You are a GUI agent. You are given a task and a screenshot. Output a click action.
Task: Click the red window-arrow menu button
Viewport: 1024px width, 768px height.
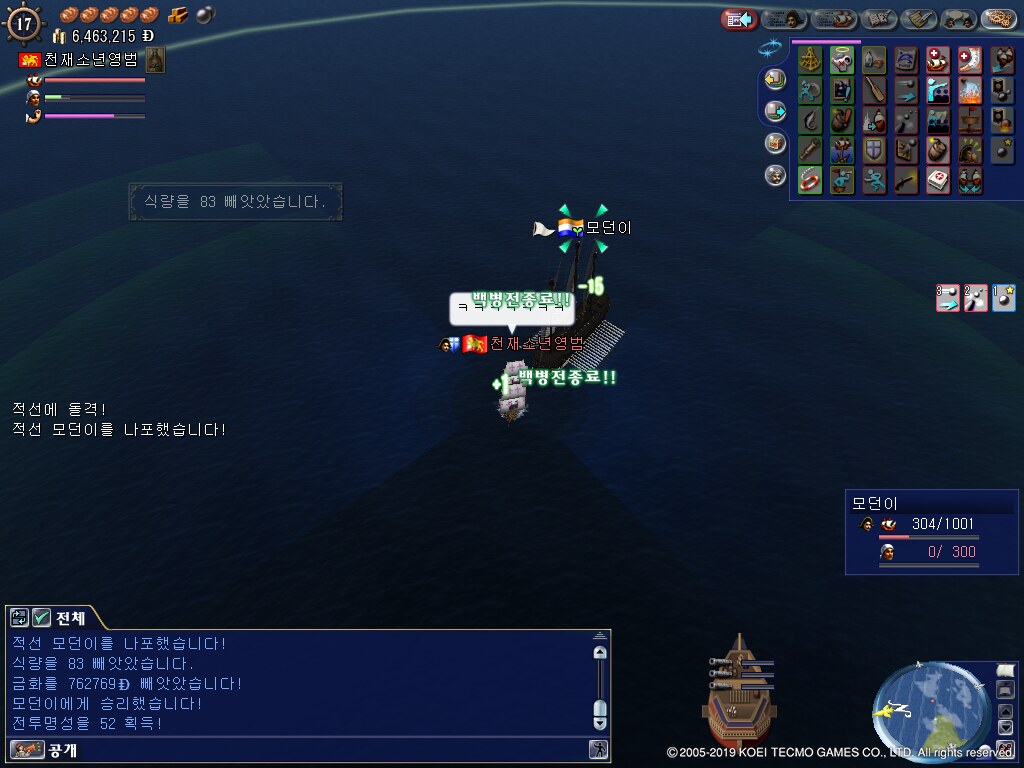(739, 19)
